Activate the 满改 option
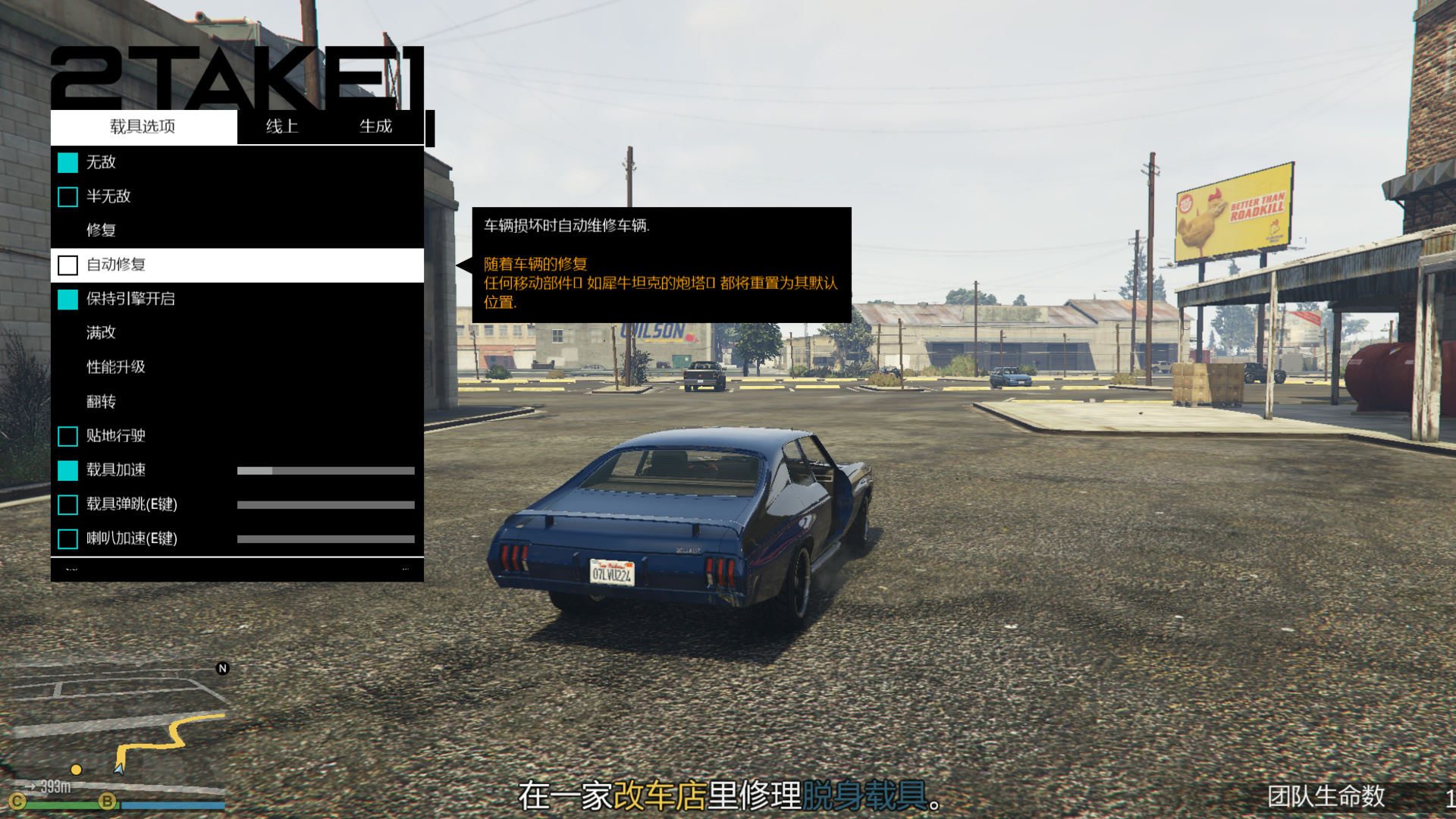This screenshot has width=1456, height=819. 101,333
